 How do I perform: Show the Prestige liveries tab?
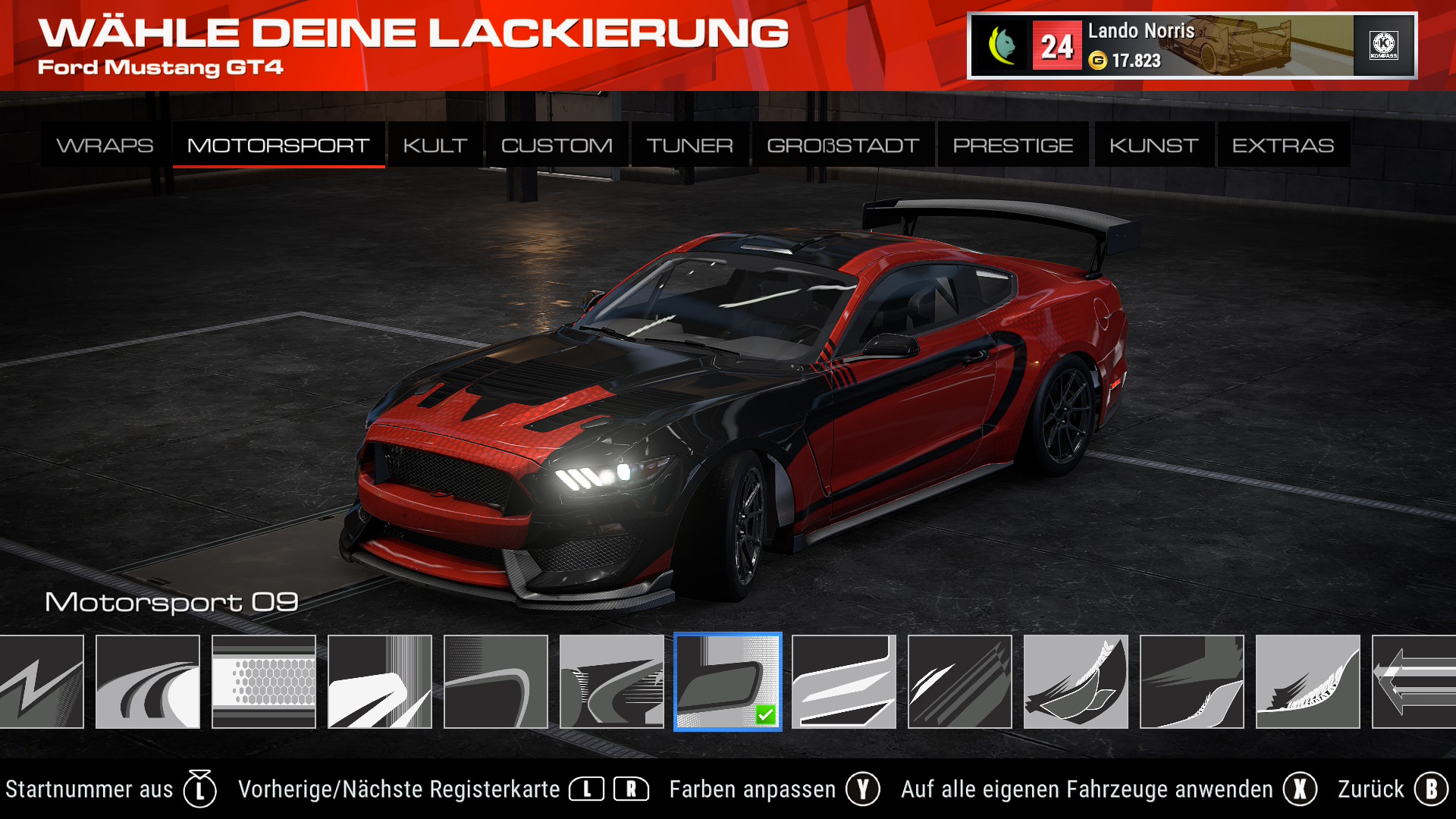[1012, 145]
